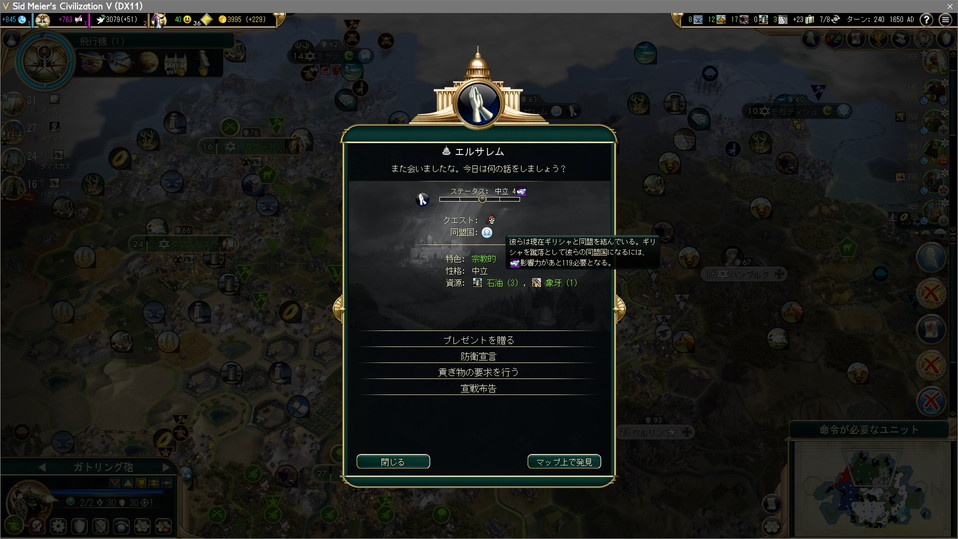Click the Gatling gun unit portrait

27,502
